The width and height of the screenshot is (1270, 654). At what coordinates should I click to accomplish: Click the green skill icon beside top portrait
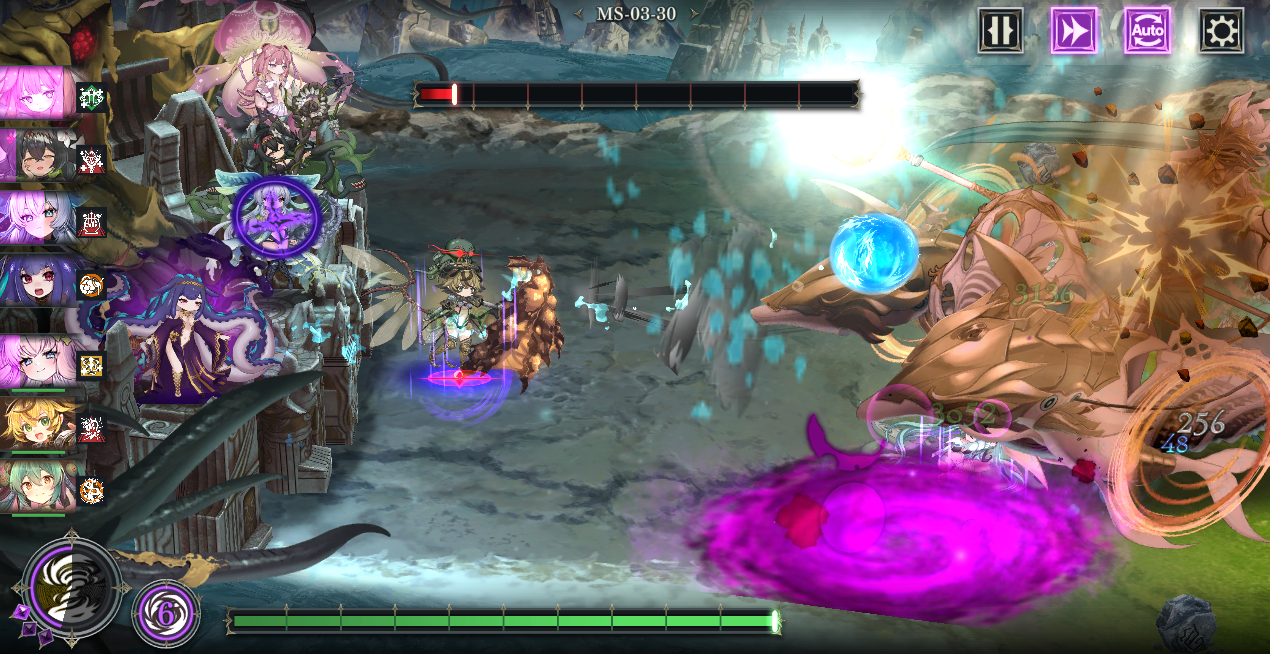point(91,97)
